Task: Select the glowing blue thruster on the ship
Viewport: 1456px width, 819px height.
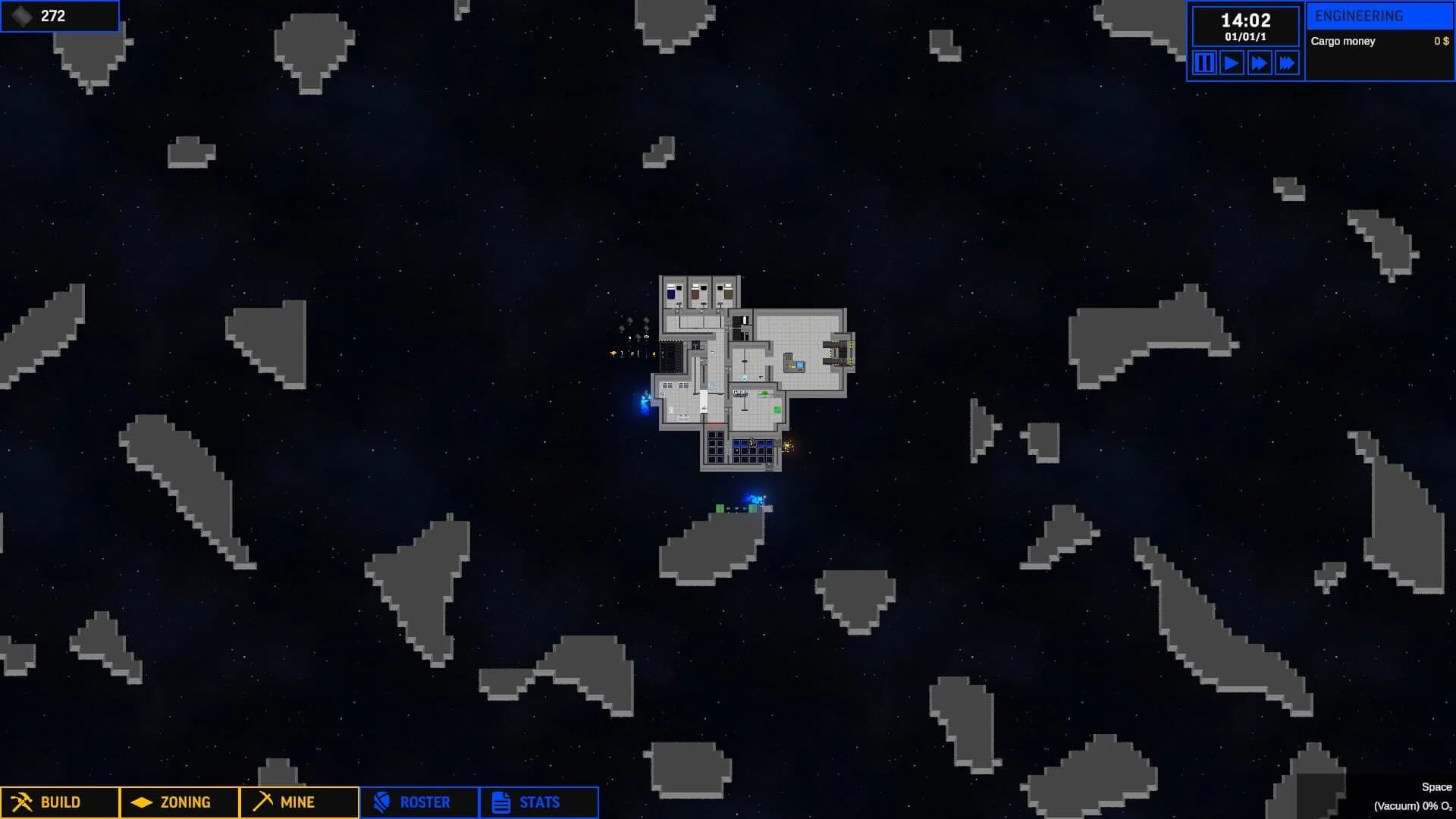Action: [x=645, y=398]
